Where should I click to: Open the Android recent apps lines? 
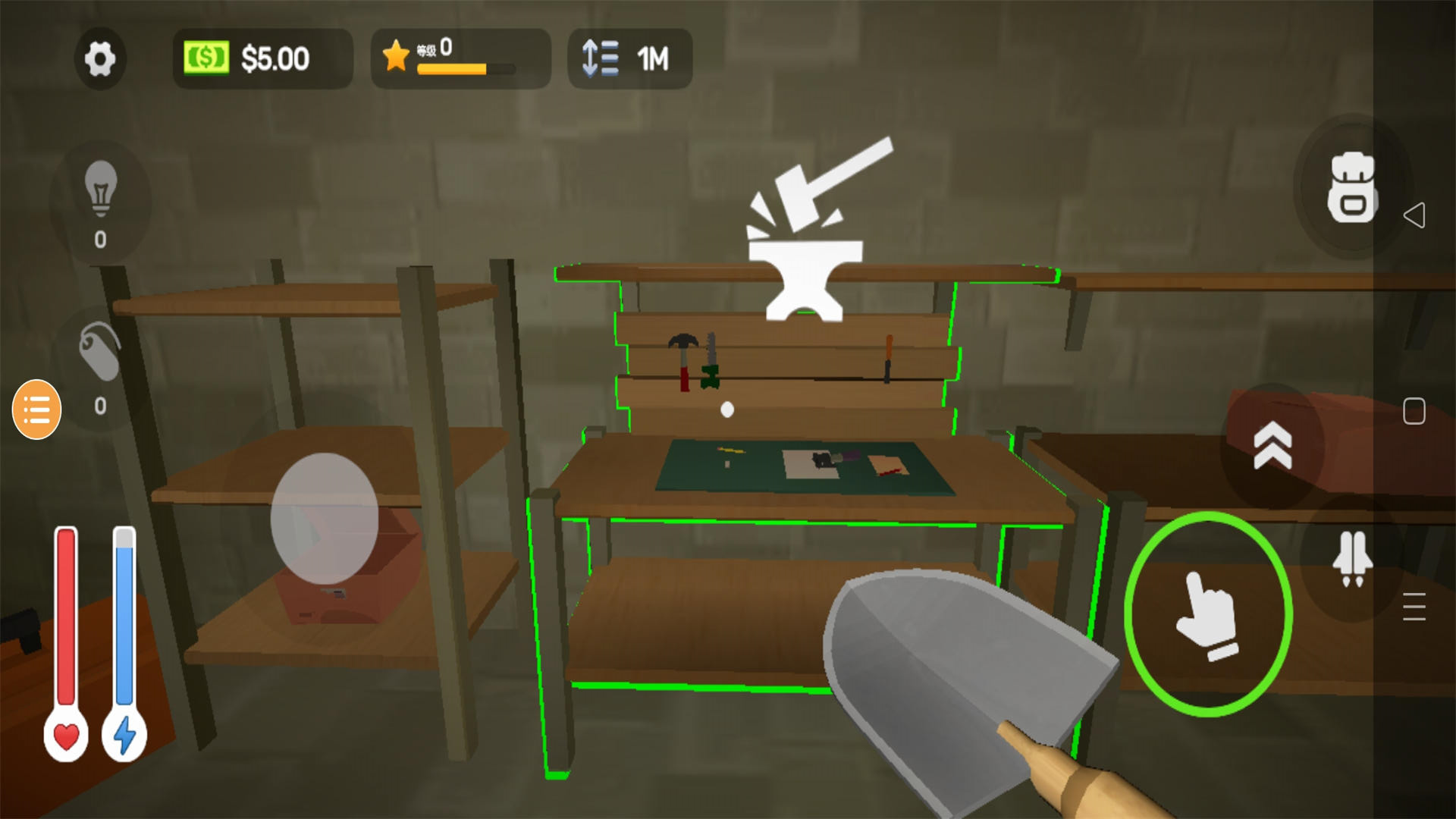point(1414,607)
